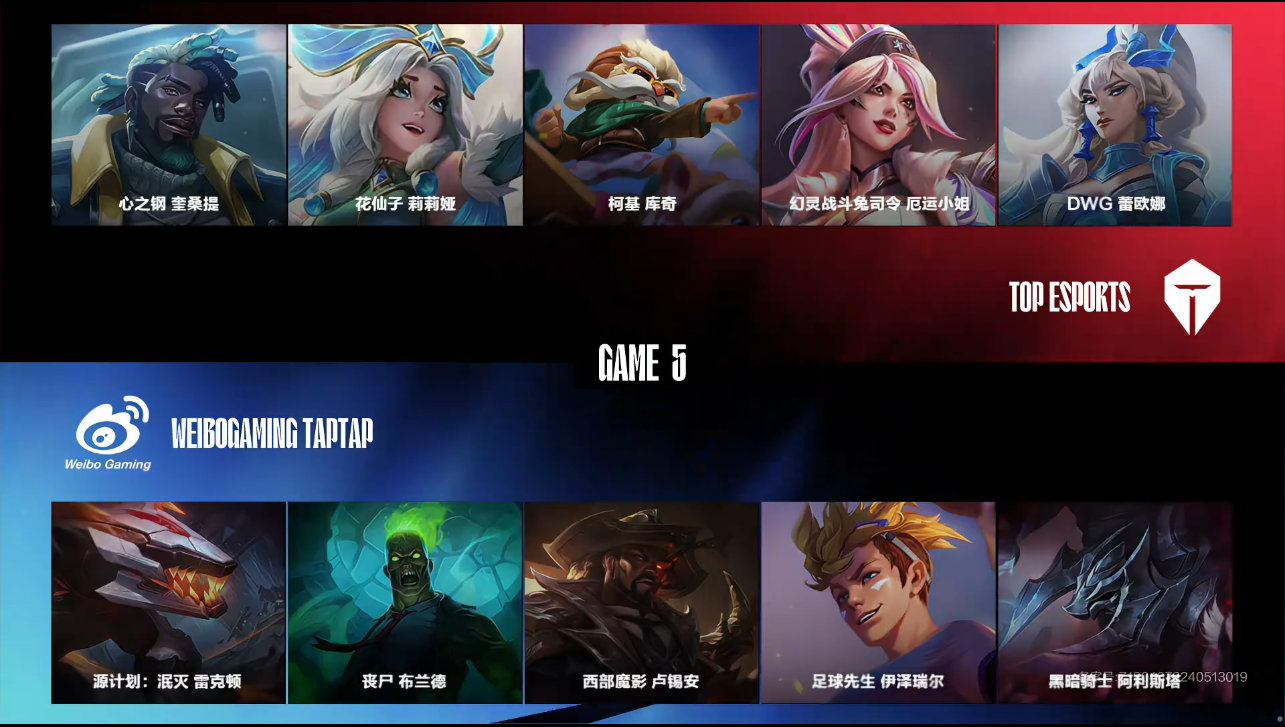
Task: Choose the Lillia 花仙子 champion tile
Action: coord(405,125)
